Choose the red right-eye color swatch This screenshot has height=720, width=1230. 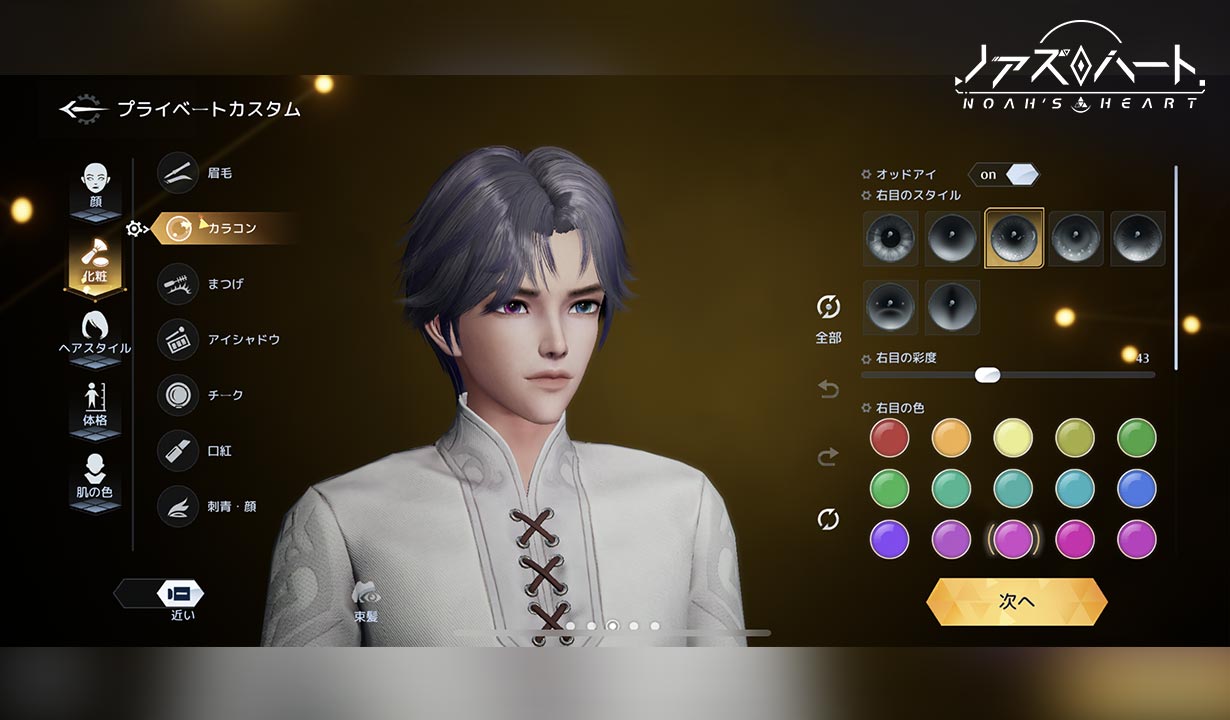coord(889,438)
